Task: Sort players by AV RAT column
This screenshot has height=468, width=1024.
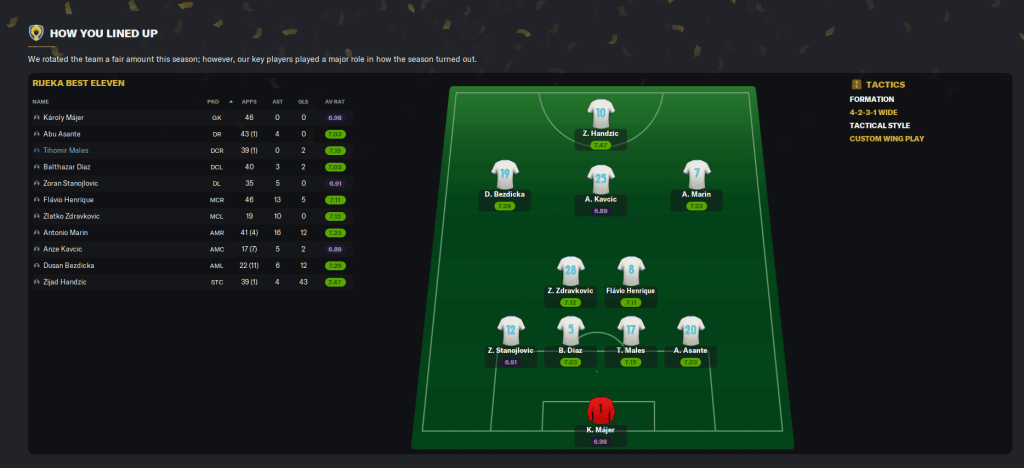Action: coord(334,101)
